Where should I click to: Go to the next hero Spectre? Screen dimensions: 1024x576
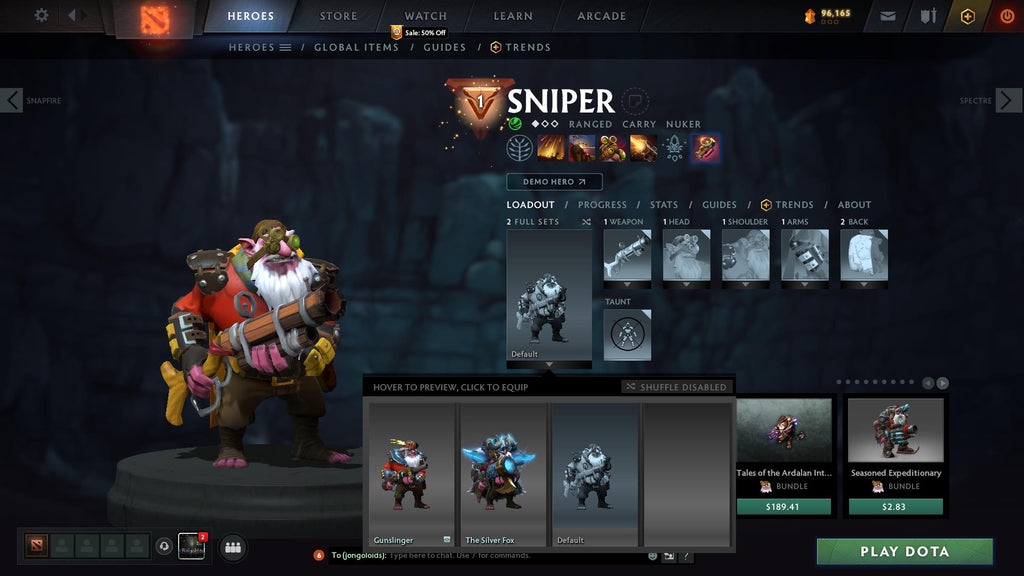[x=1008, y=100]
